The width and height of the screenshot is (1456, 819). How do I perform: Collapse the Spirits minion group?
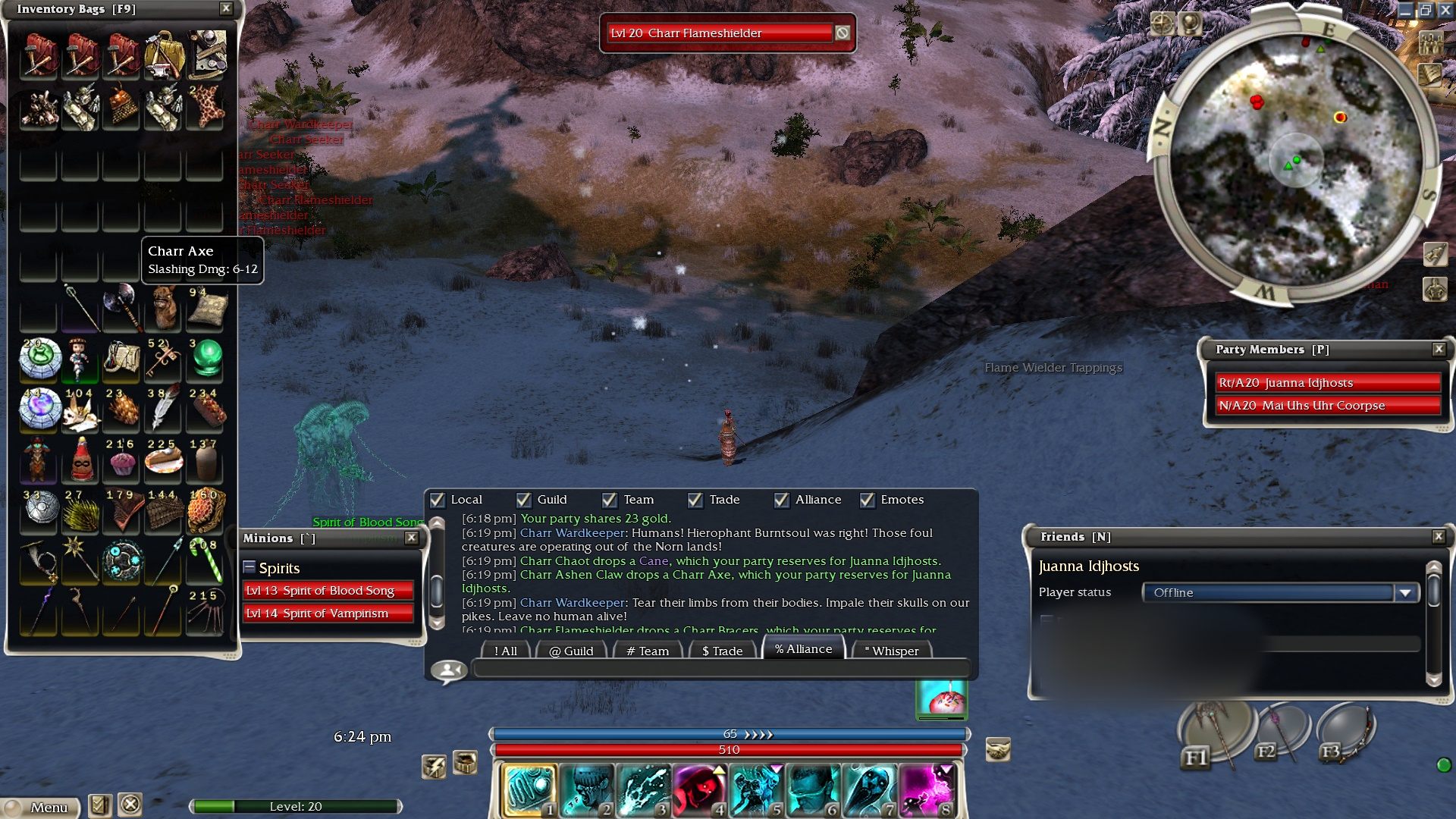249,567
